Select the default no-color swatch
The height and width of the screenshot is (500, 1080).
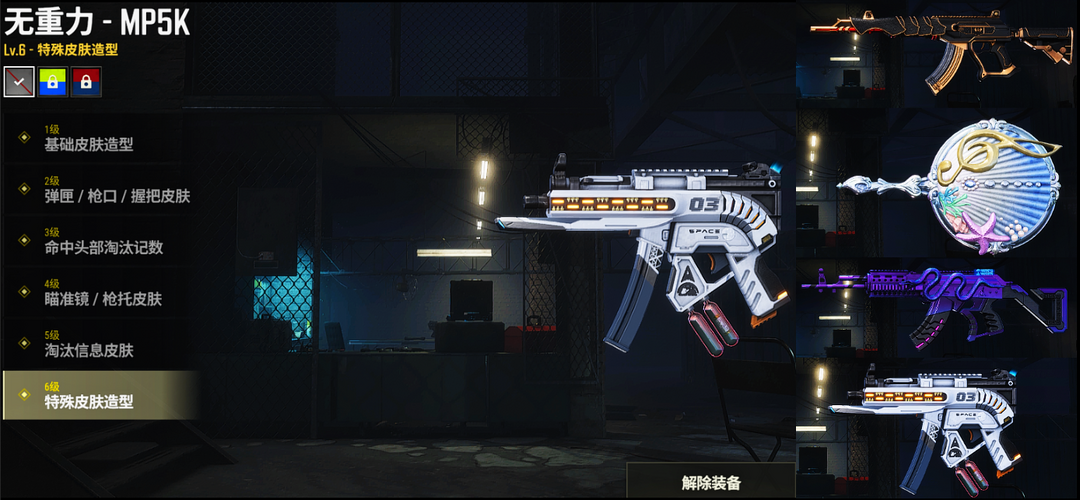click(19, 82)
